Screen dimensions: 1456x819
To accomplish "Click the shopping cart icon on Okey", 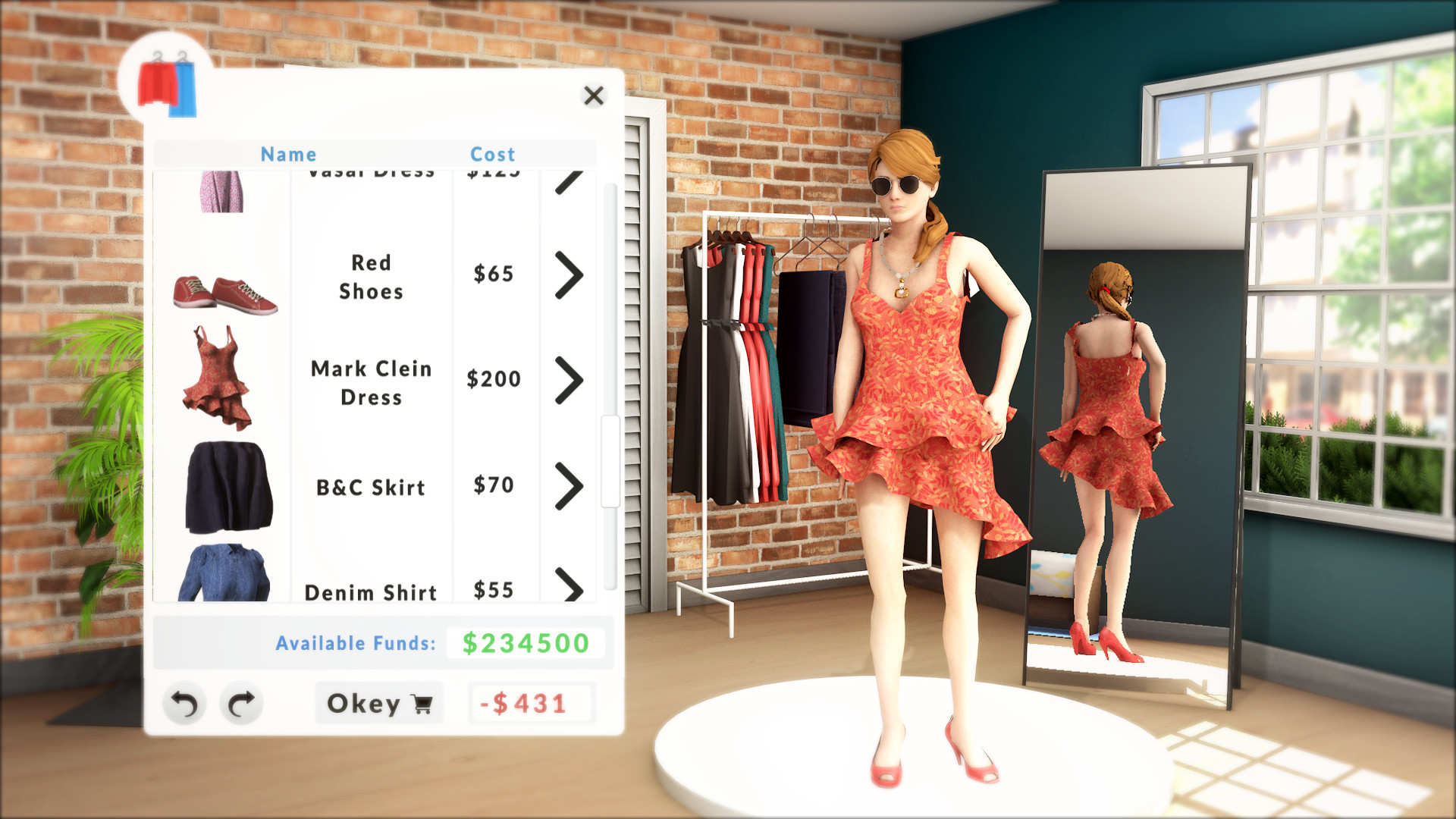I will click(x=419, y=704).
